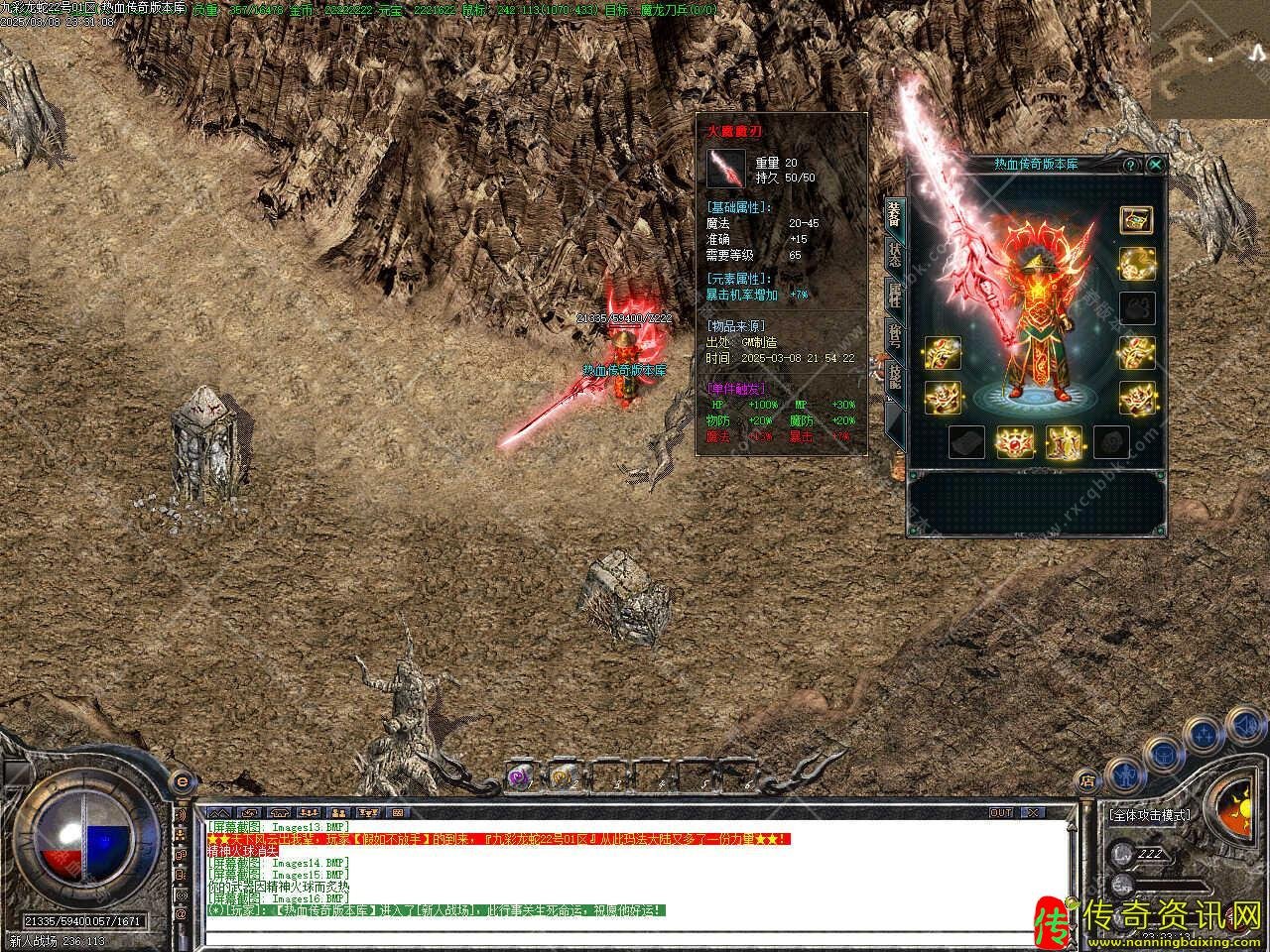Open the 称号 title tab
This screenshot has height=952, width=1270.
click(894, 336)
